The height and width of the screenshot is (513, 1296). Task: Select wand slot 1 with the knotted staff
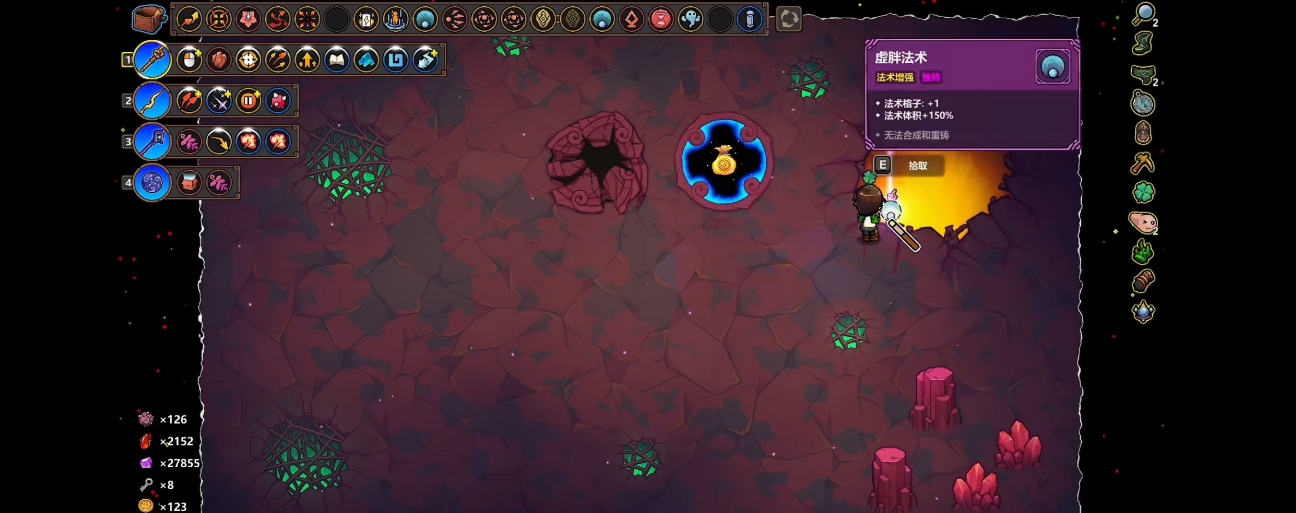(152, 60)
